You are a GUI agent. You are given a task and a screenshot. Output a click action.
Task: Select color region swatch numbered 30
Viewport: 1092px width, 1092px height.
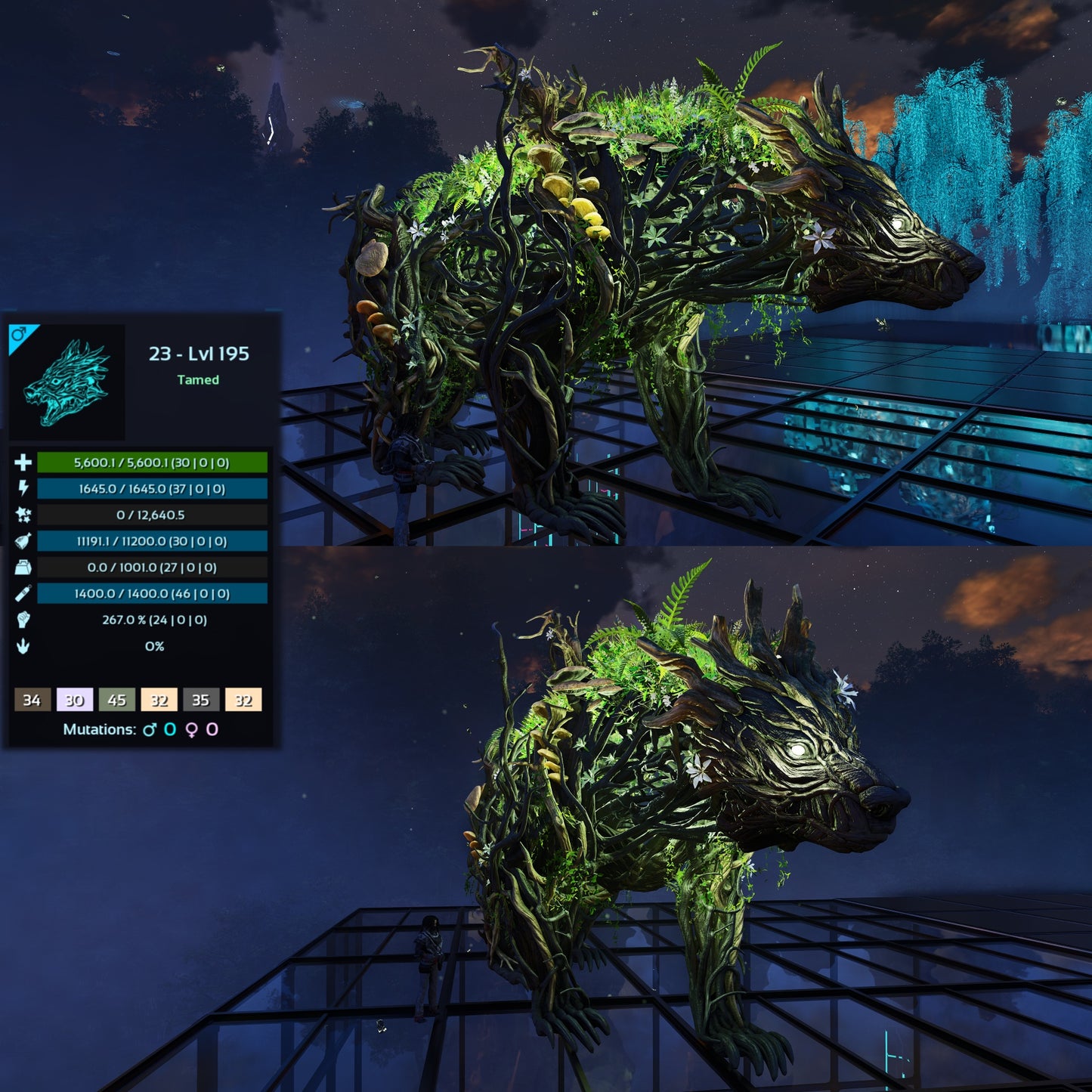pyautogui.click(x=74, y=700)
